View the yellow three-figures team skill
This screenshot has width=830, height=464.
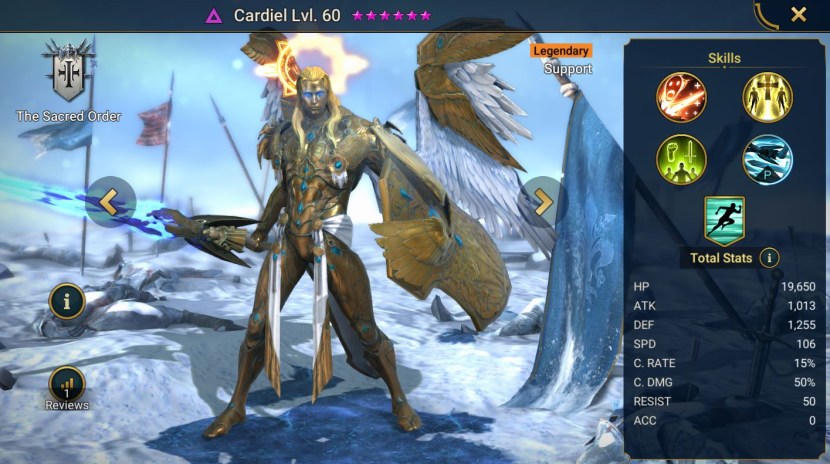(x=767, y=97)
